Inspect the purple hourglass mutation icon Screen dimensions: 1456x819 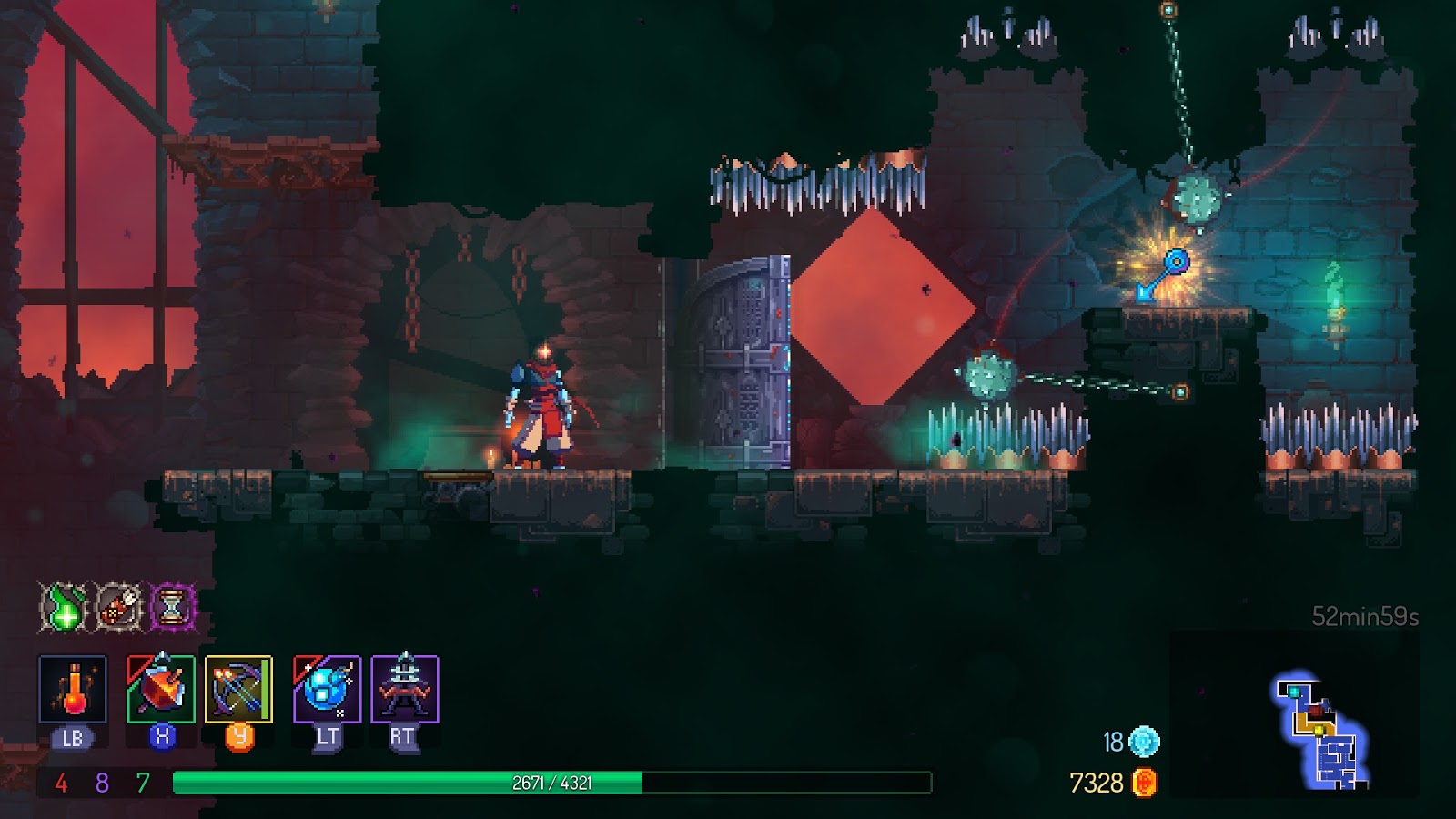coord(172,606)
